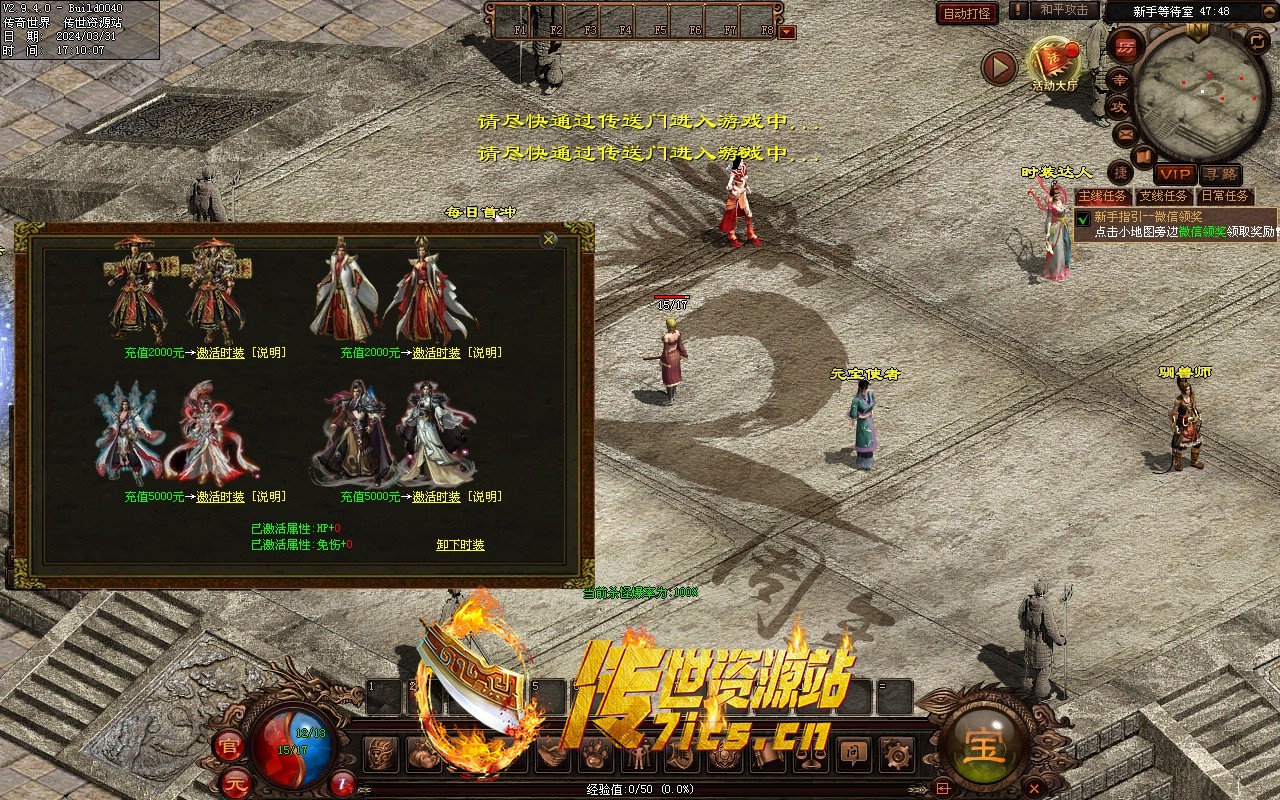Open the minimap

(1201, 93)
